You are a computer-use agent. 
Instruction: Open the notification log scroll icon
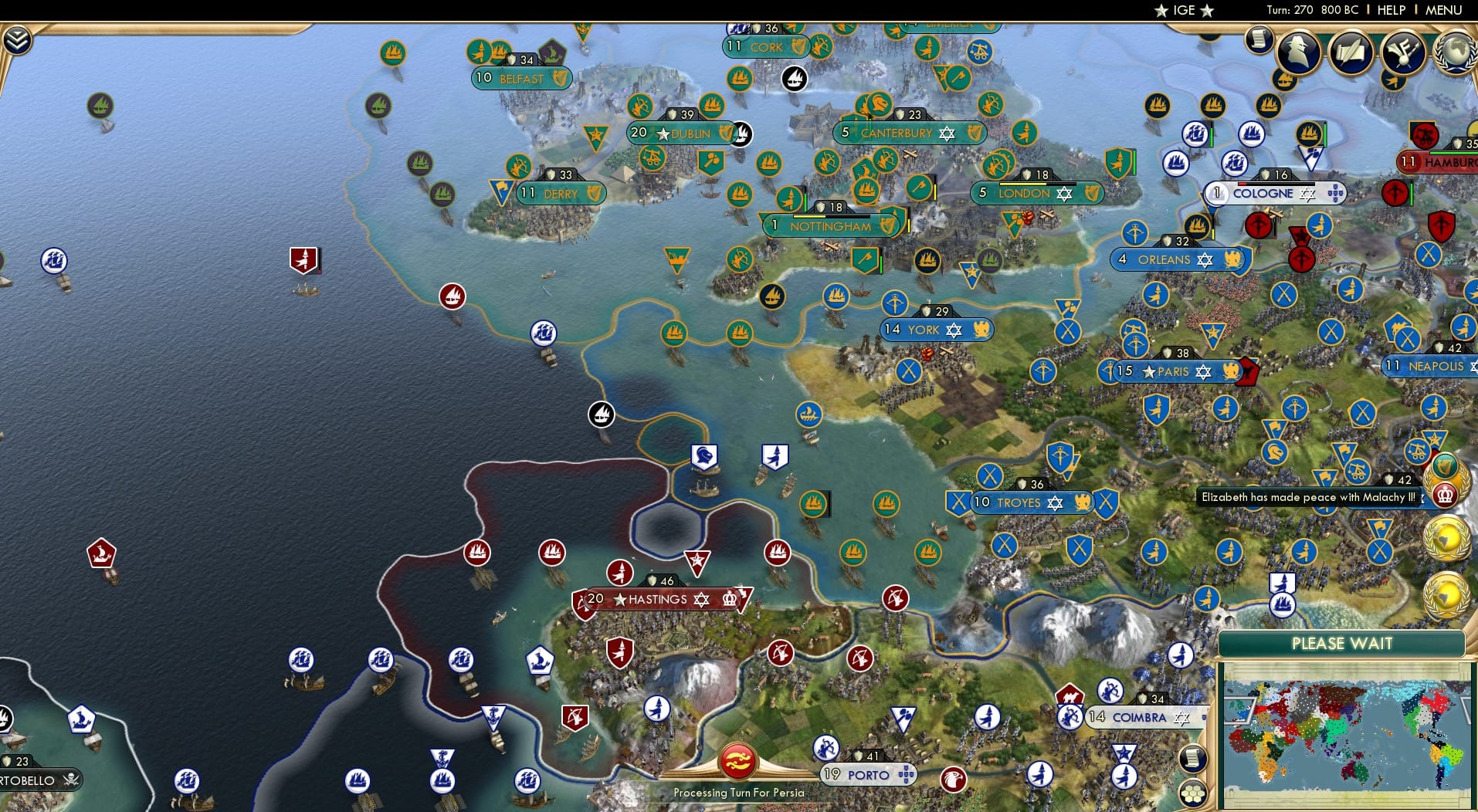click(1259, 40)
